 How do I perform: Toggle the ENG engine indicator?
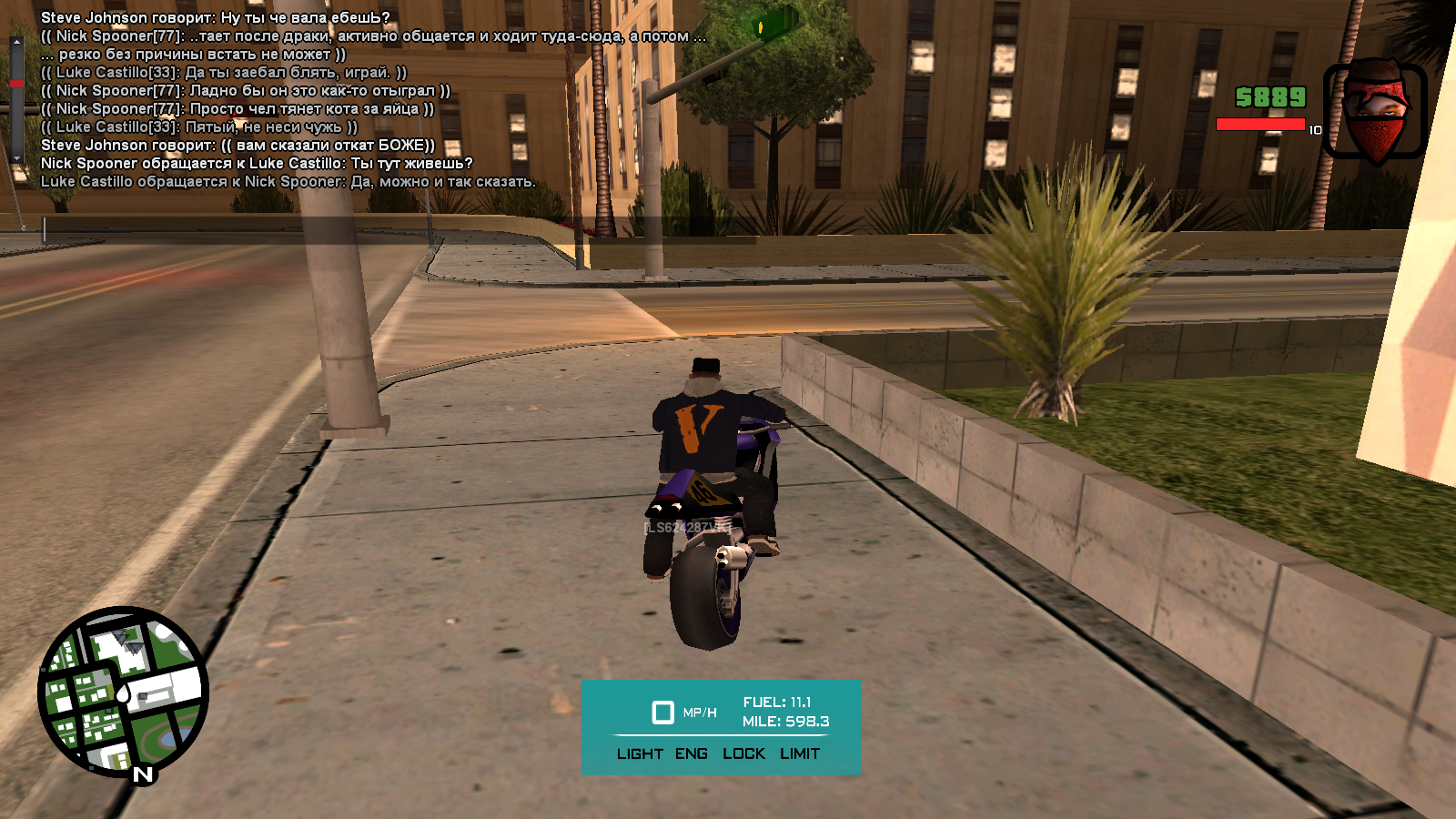(692, 753)
